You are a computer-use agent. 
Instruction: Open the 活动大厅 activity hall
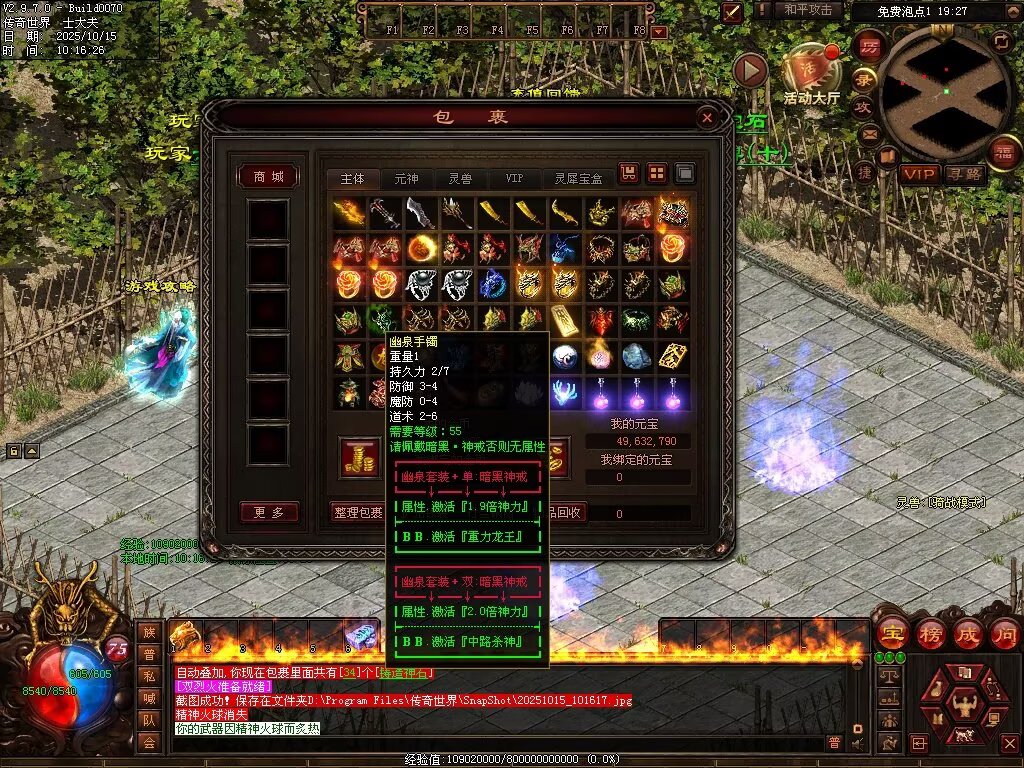point(811,70)
